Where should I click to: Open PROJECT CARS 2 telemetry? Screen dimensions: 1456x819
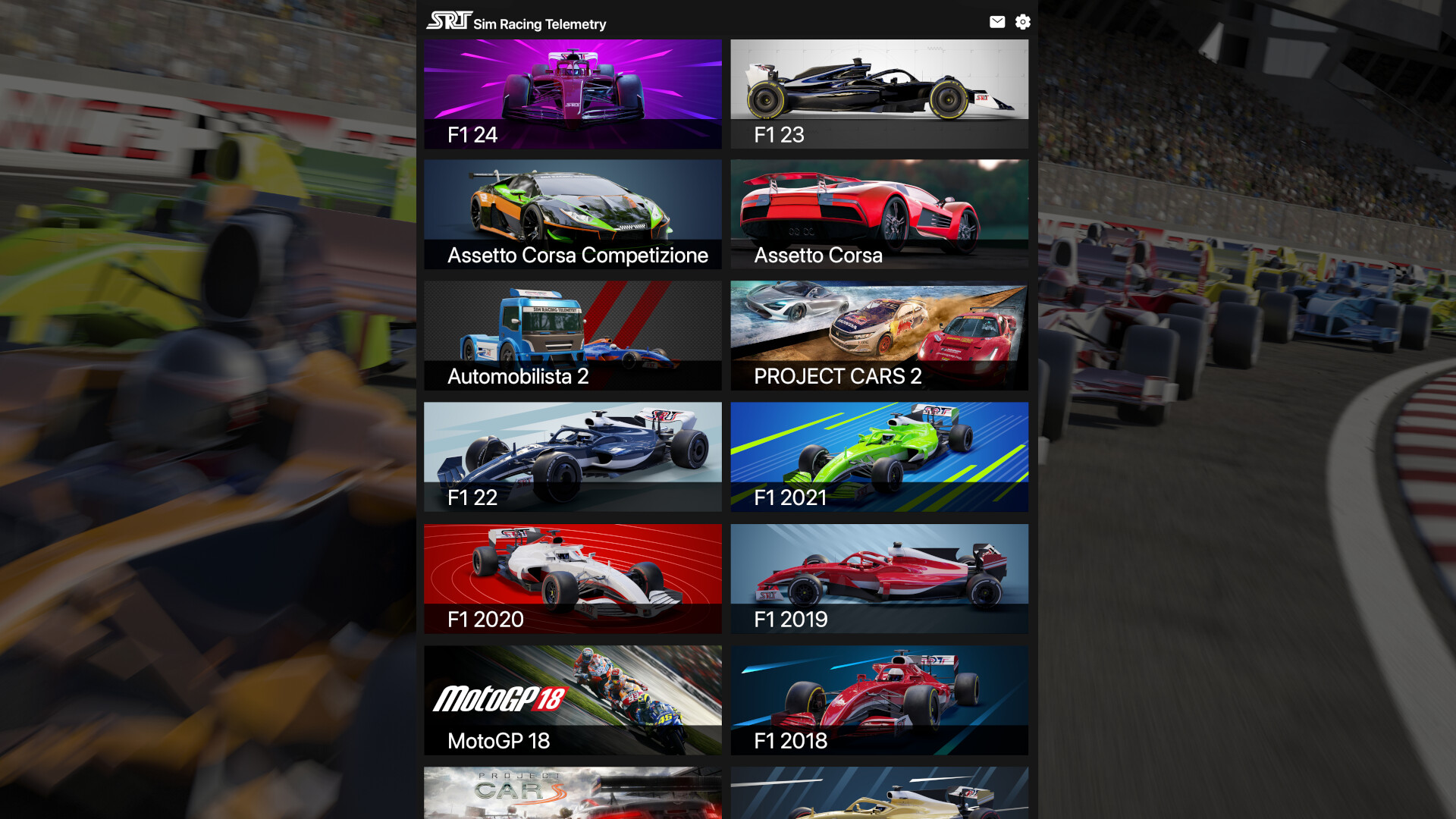(x=879, y=335)
